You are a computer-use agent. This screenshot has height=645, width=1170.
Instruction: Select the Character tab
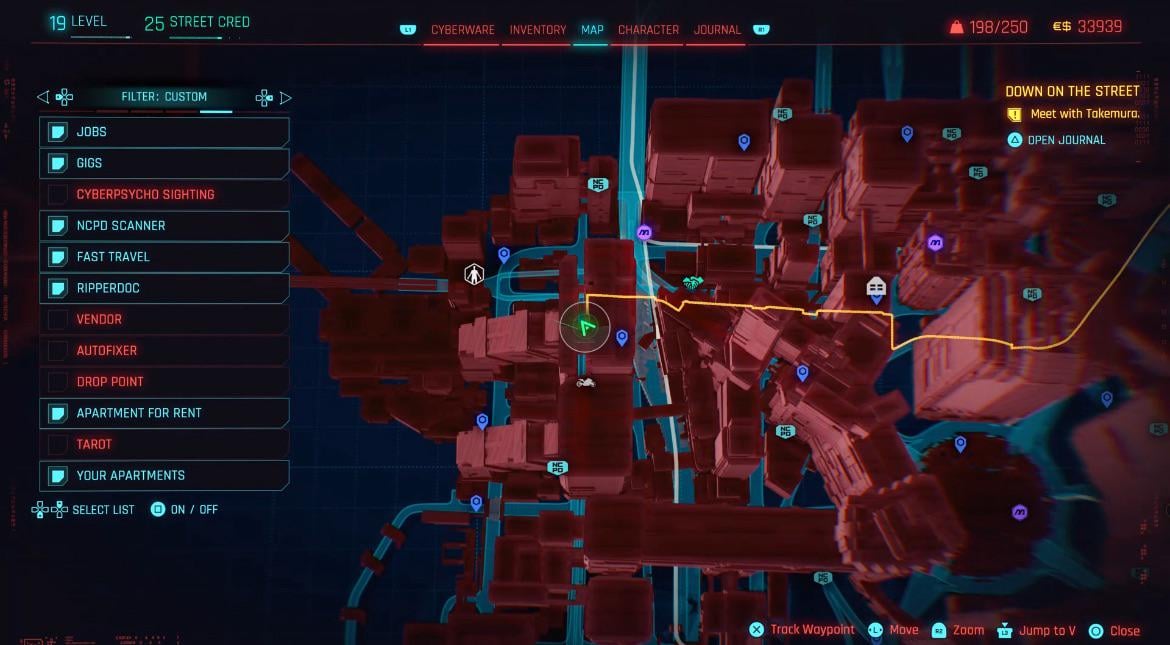[648, 30]
